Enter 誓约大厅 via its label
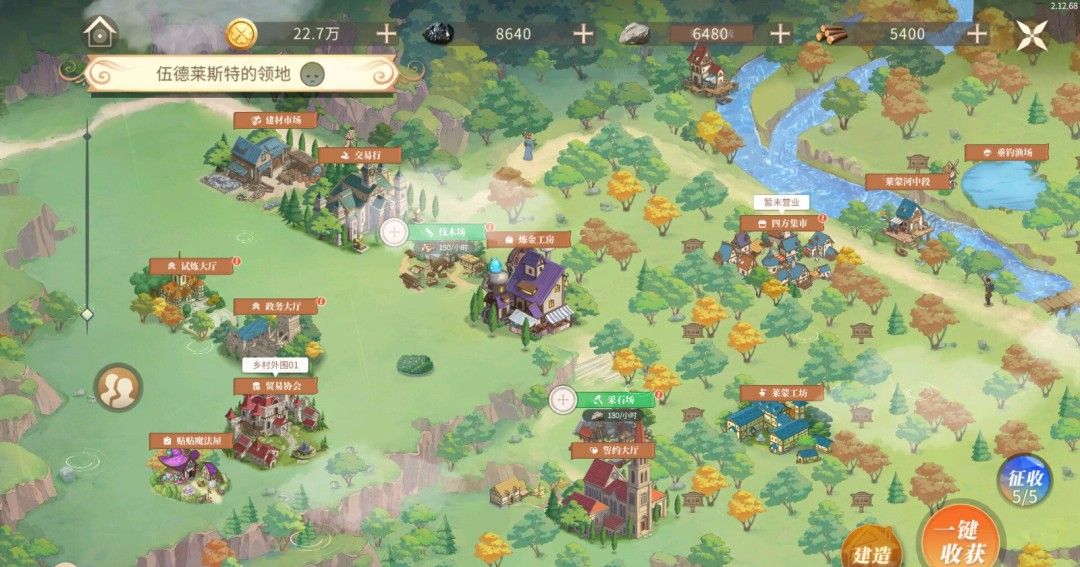This screenshot has height=567, width=1080. (613, 451)
